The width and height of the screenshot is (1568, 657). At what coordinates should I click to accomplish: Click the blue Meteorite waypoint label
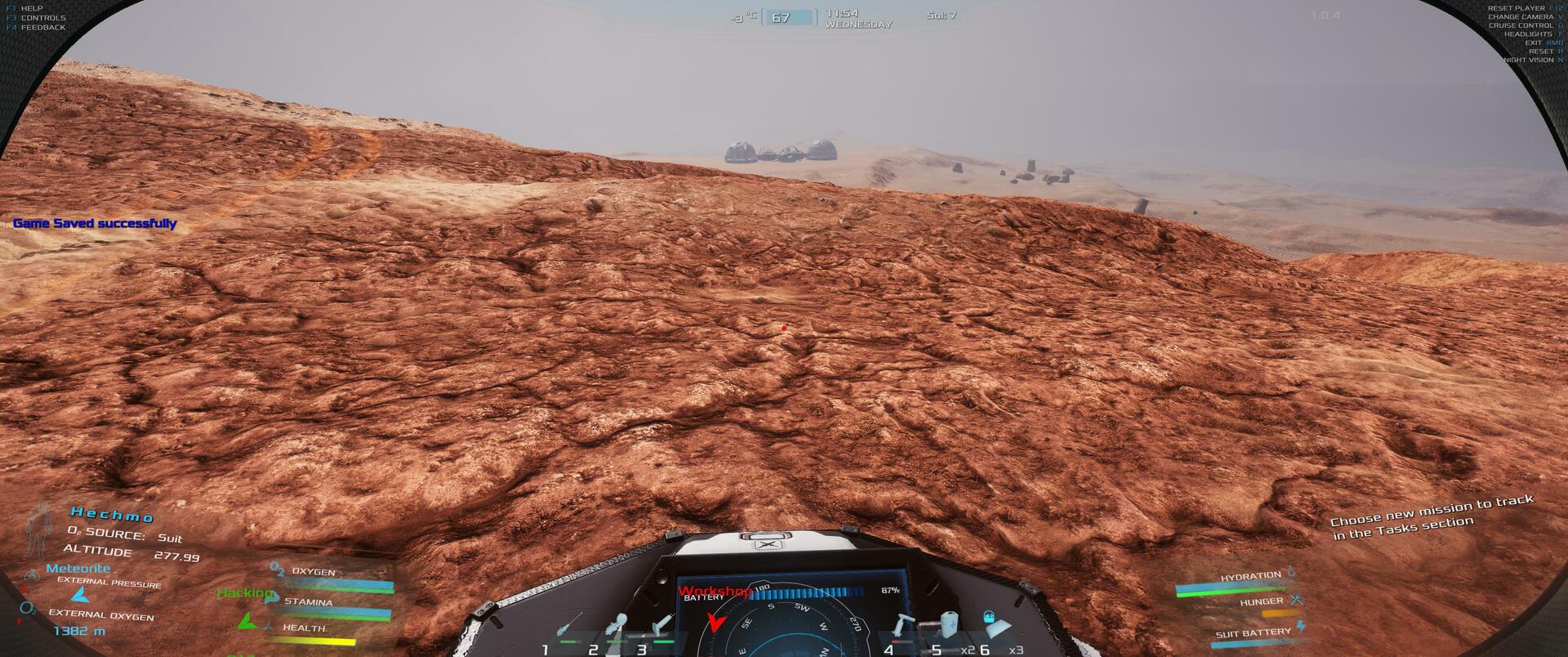click(78, 568)
